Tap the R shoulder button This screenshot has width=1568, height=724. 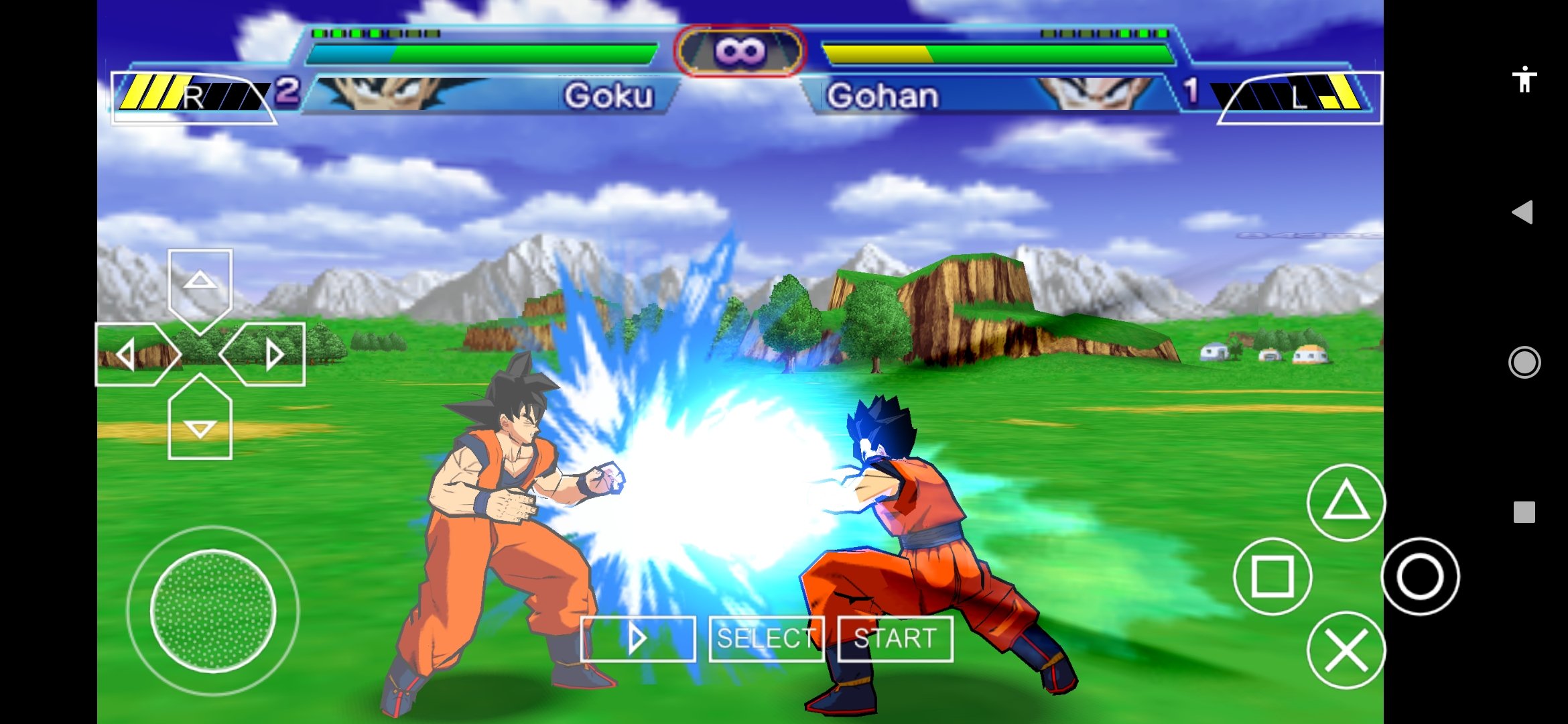[x=193, y=97]
